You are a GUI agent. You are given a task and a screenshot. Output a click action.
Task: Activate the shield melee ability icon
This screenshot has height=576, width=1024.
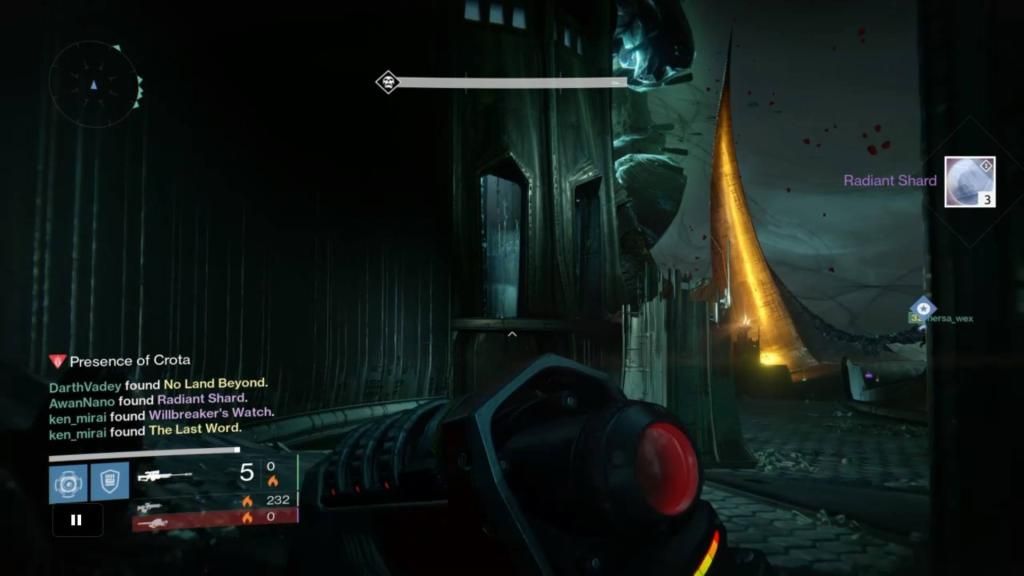pyautogui.click(x=109, y=482)
